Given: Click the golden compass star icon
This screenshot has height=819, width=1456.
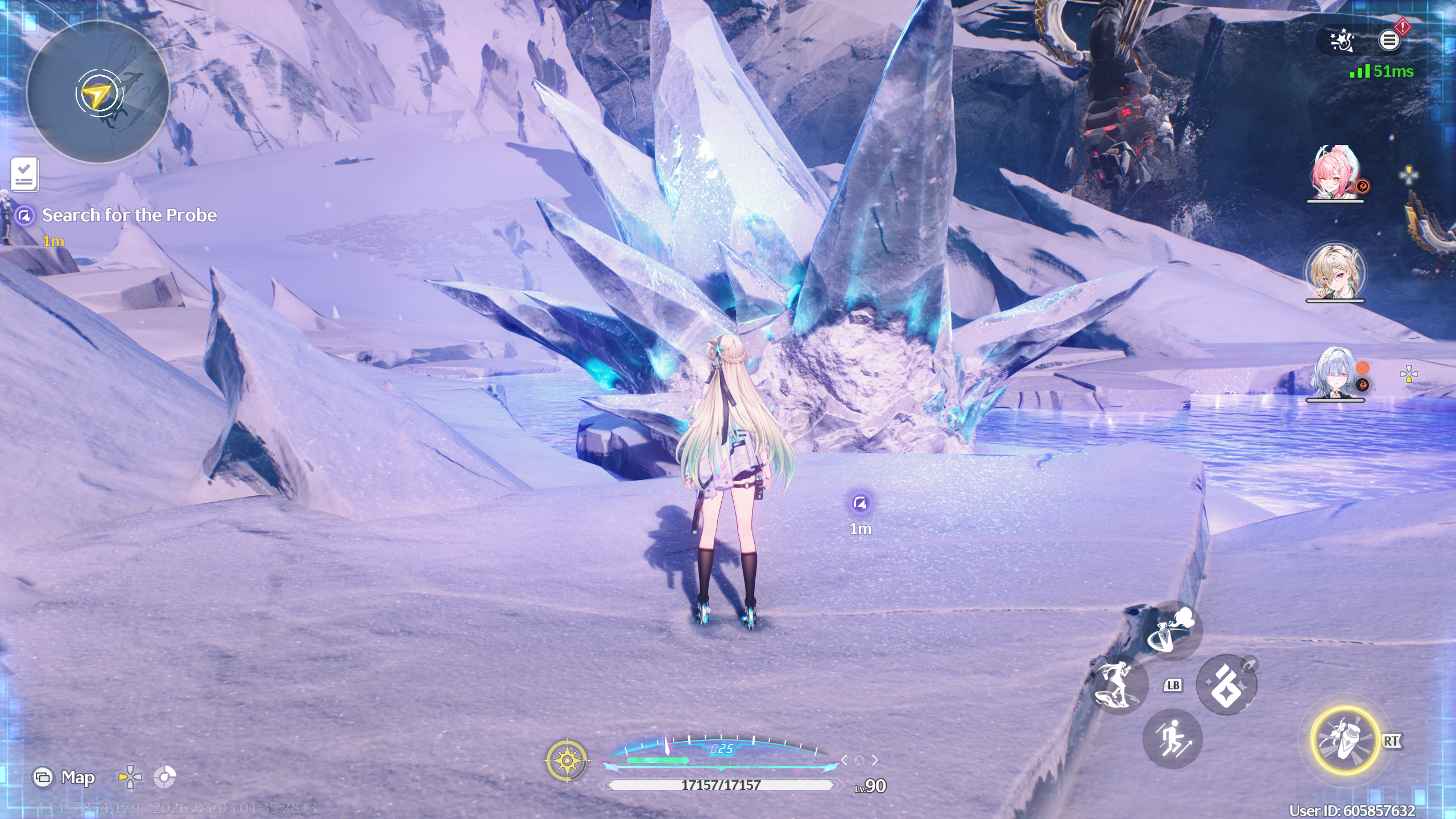Looking at the screenshot, I should (566, 760).
